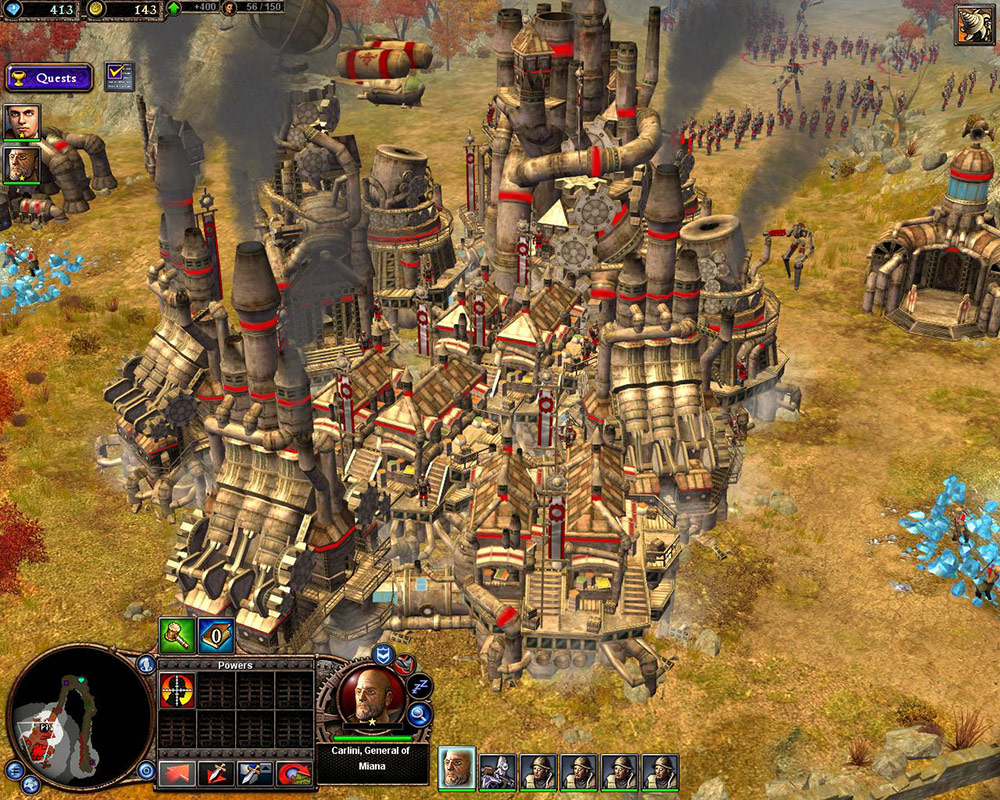Select Carlini in the selected units row
This screenshot has width=1000, height=800.
(x=456, y=768)
